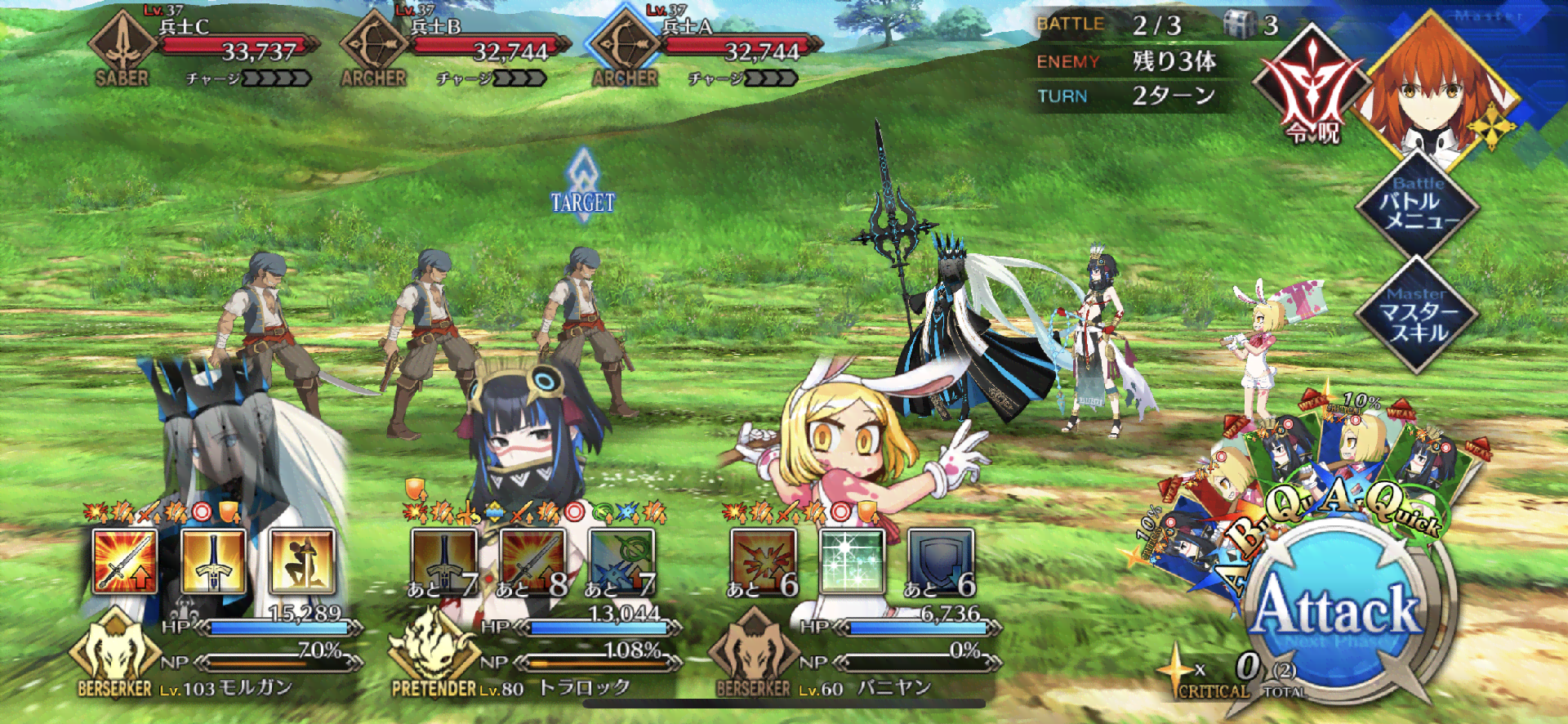Activate Morgan's kneeling figure skill
1568x724 pixels.
click(302, 561)
